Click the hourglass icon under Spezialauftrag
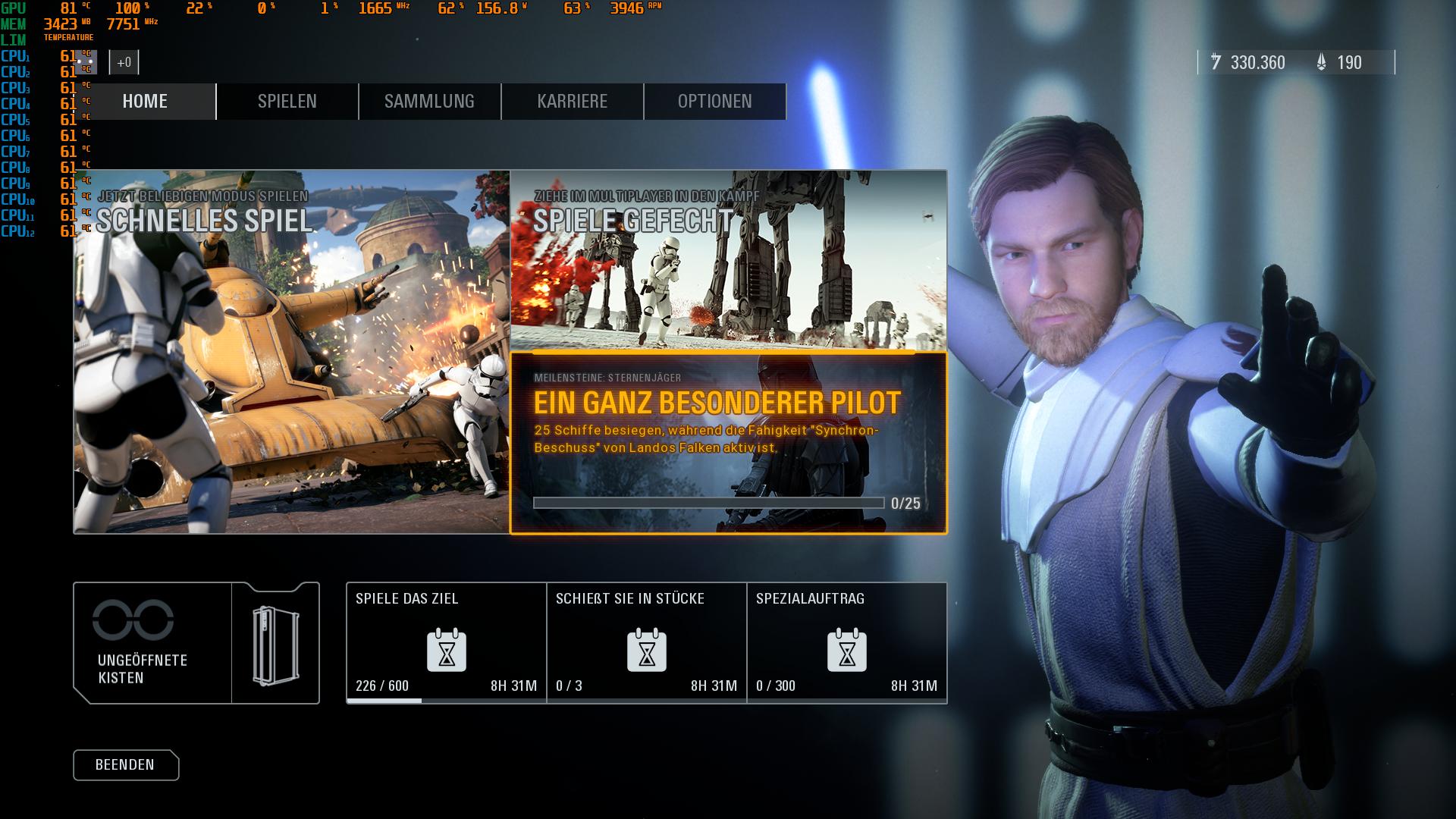1456x819 pixels. (847, 650)
